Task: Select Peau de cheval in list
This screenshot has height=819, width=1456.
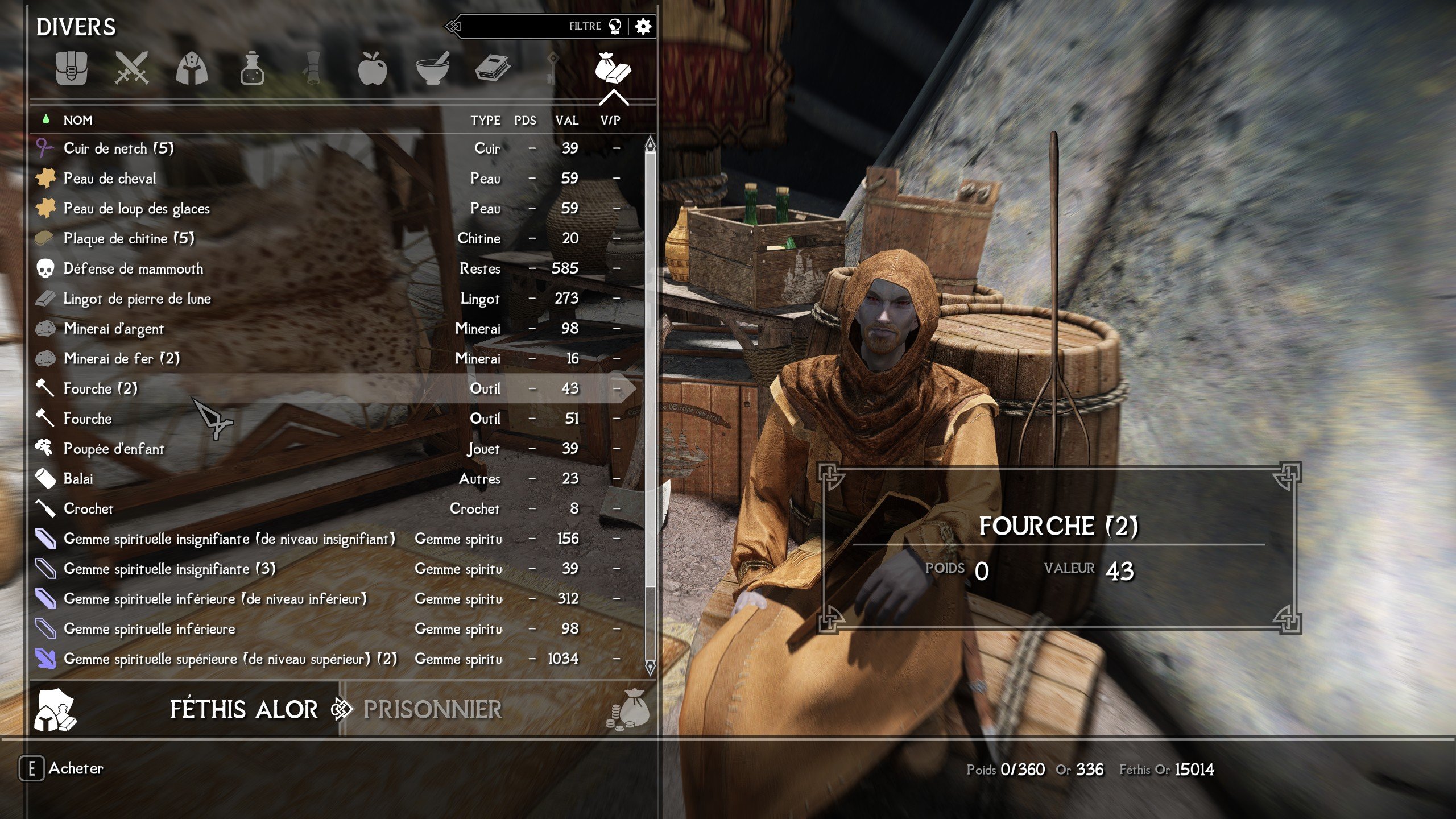Action: pyautogui.click(x=110, y=179)
